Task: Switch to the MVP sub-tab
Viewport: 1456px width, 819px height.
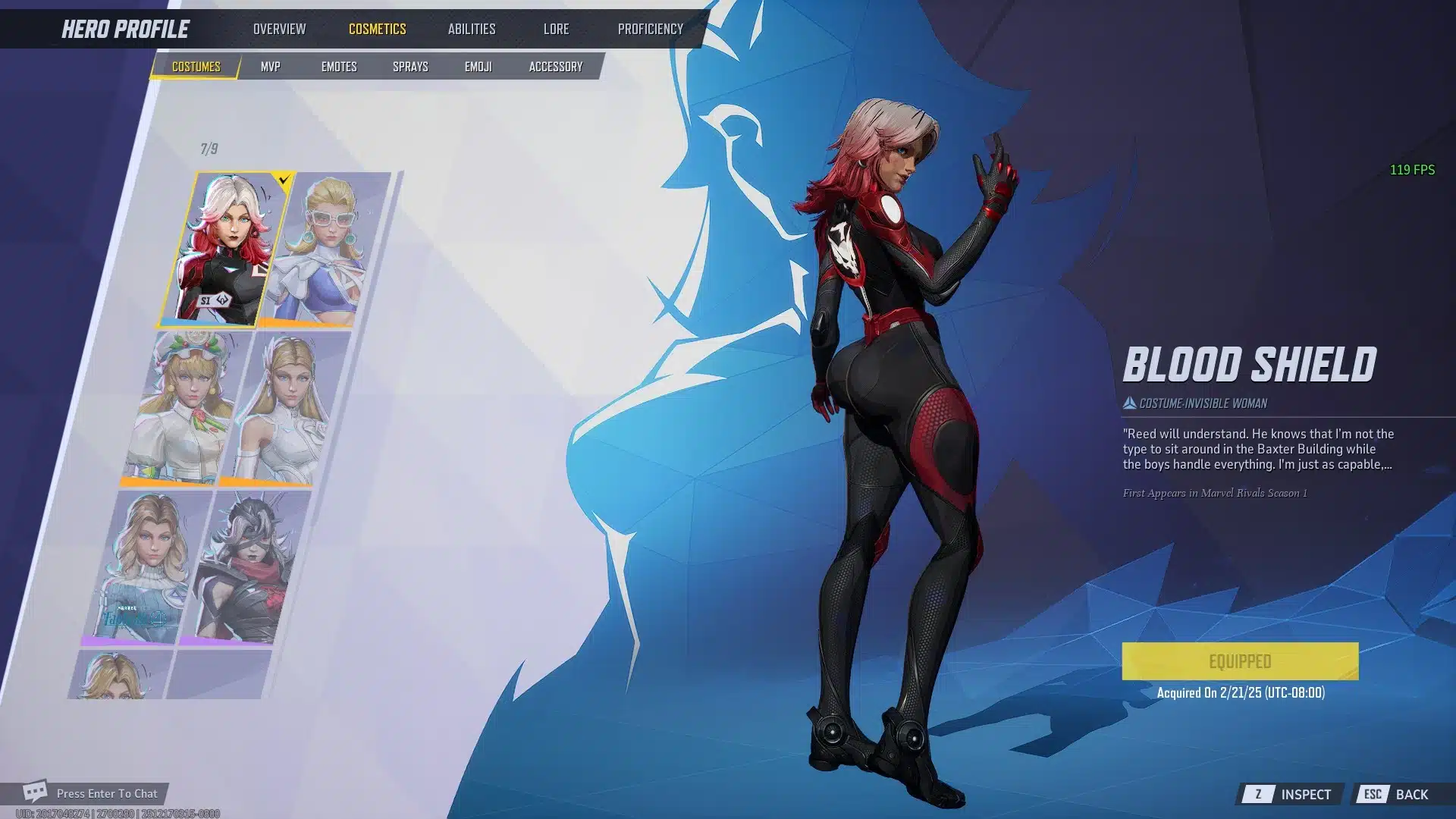Action: click(x=270, y=67)
